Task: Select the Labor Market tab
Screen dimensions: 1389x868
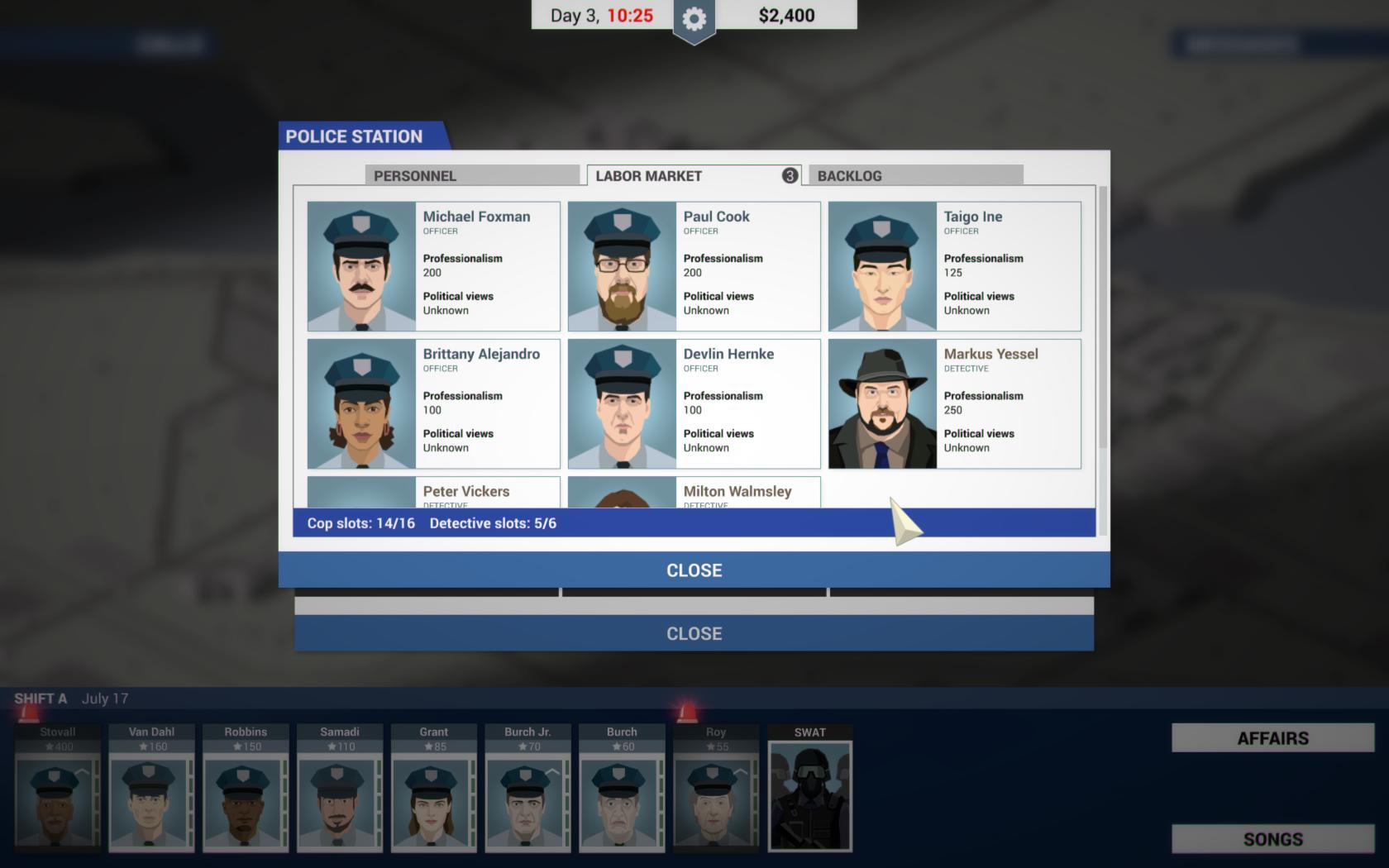Action: click(x=693, y=175)
